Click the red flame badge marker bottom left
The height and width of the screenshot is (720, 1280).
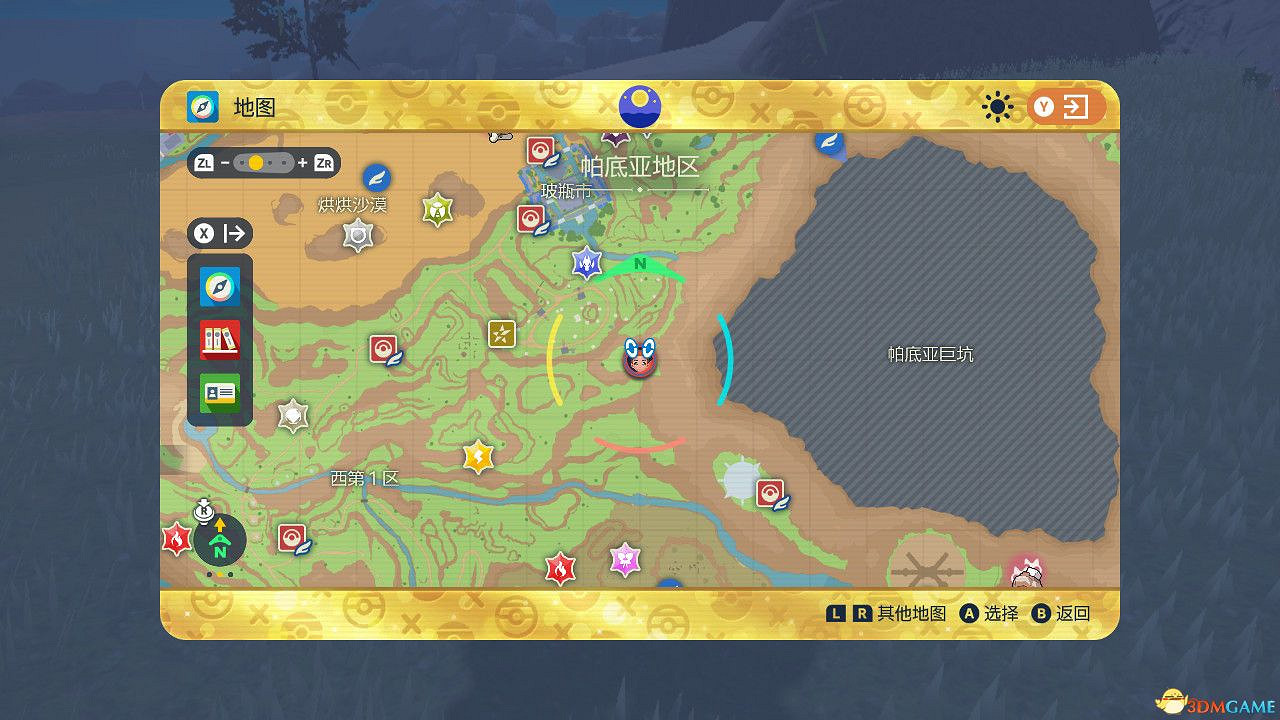178,539
